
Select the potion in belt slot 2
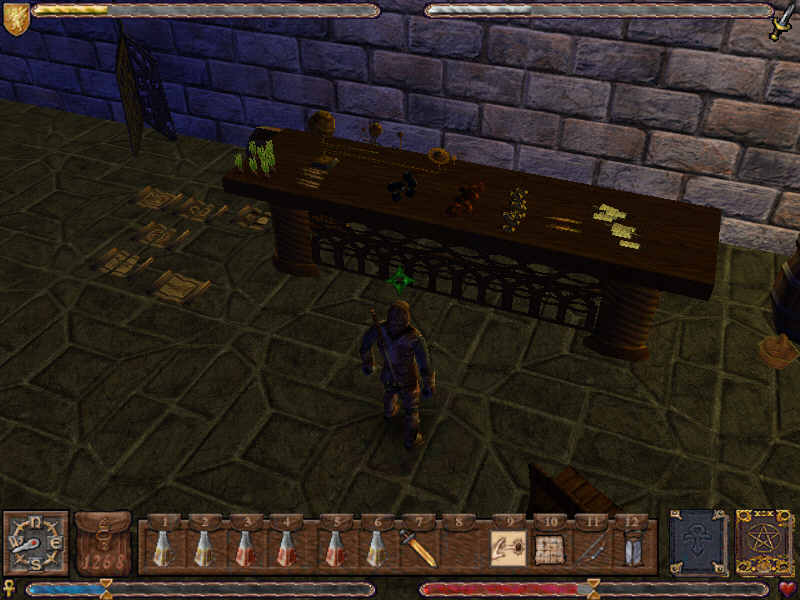click(x=204, y=548)
